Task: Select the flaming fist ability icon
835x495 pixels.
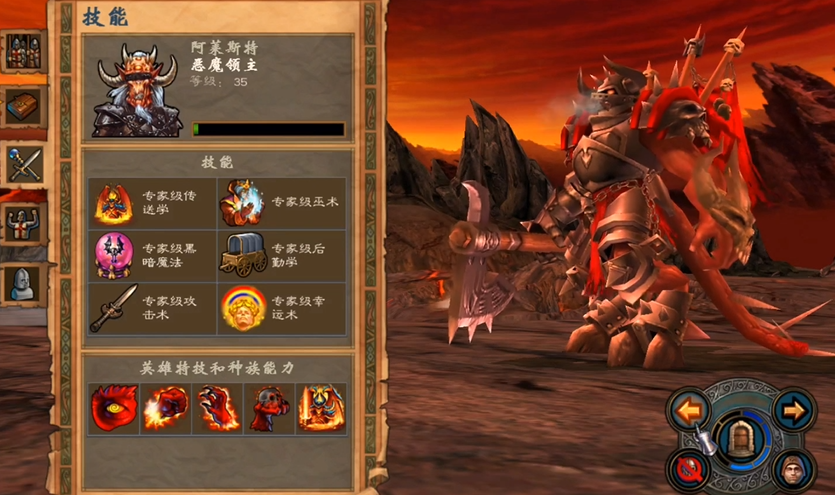Action: [165, 409]
